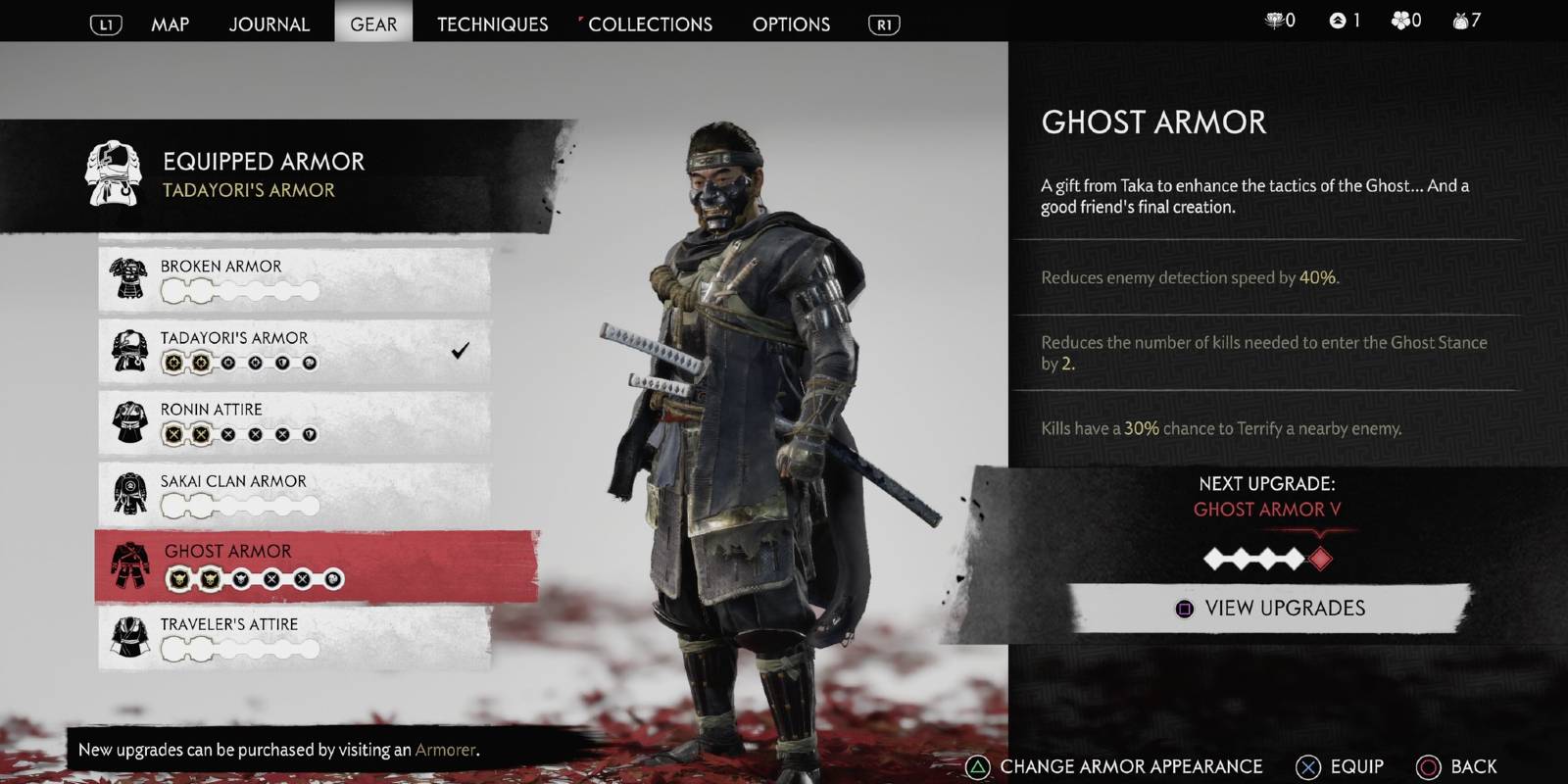
Task: Choose Traveler's Attire from the armor list
Action: (294, 637)
